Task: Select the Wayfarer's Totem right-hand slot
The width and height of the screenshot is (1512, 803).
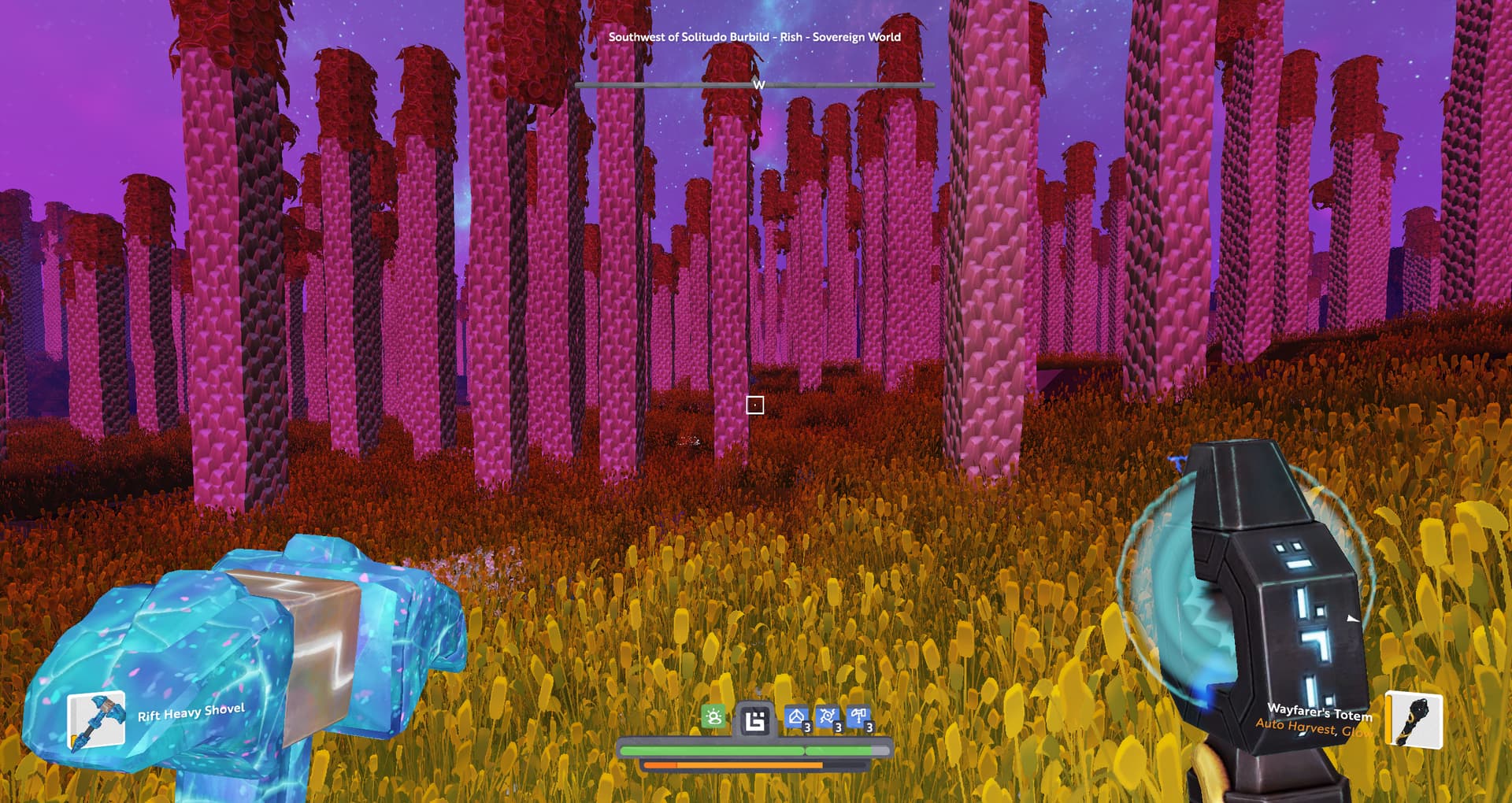Action: point(1414,720)
